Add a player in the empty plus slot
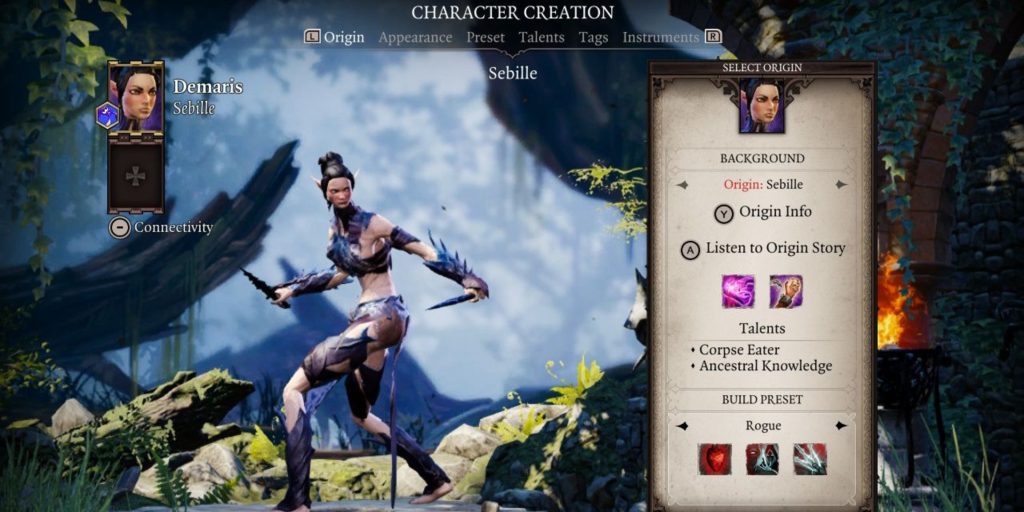1024x512 pixels. [x=135, y=175]
